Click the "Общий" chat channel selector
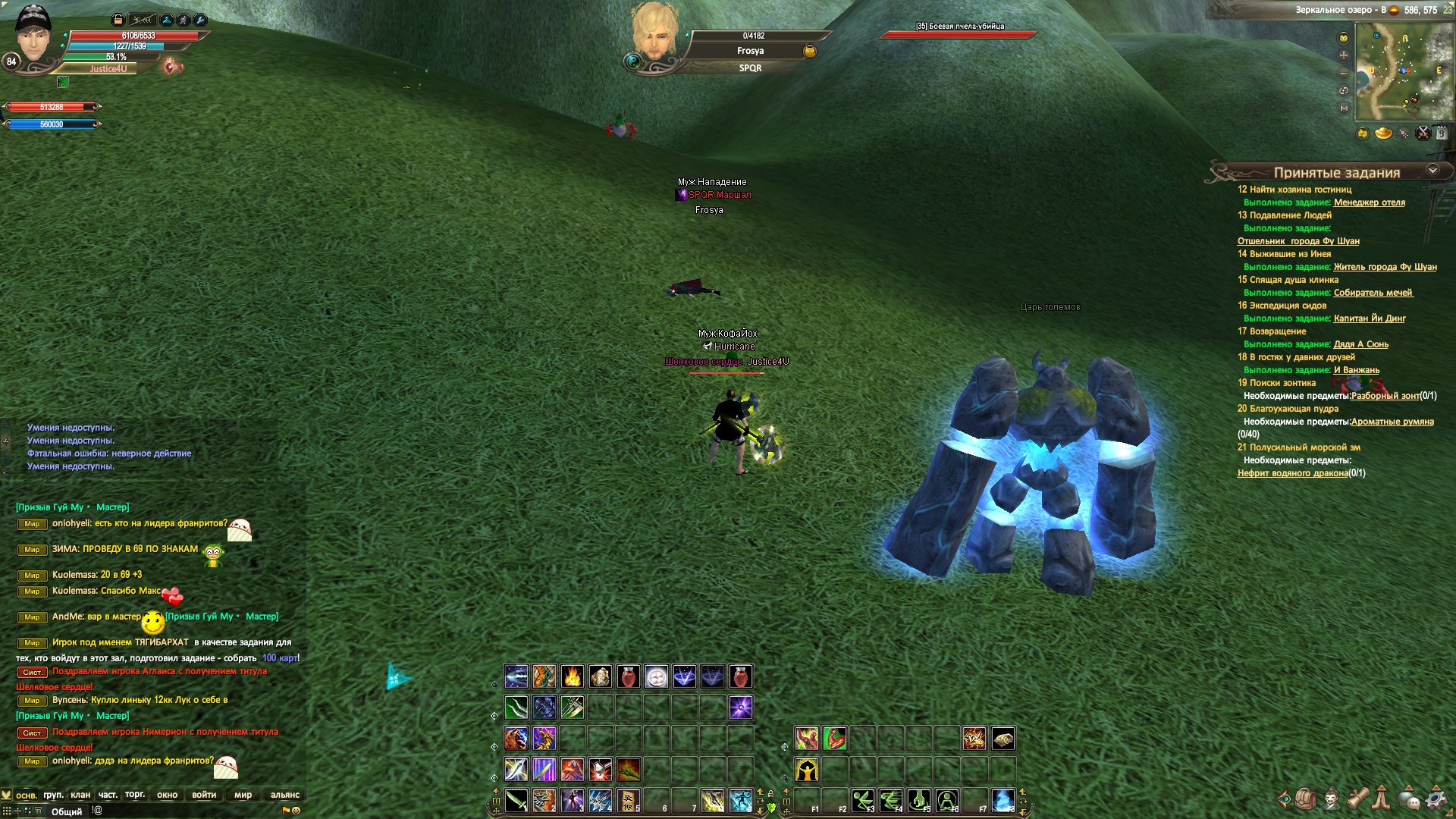Image resolution: width=1456 pixels, height=819 pixels. [x=67, y=811]
